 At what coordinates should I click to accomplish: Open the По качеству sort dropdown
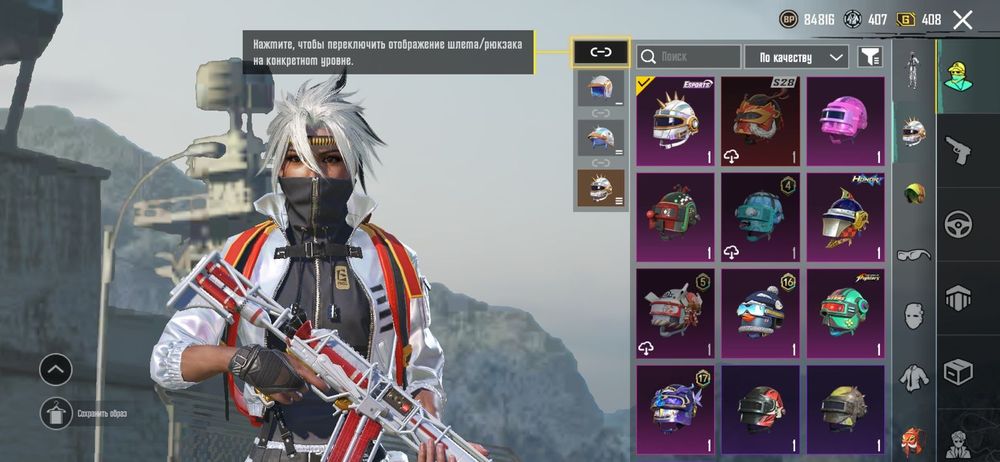coord(796,57)
